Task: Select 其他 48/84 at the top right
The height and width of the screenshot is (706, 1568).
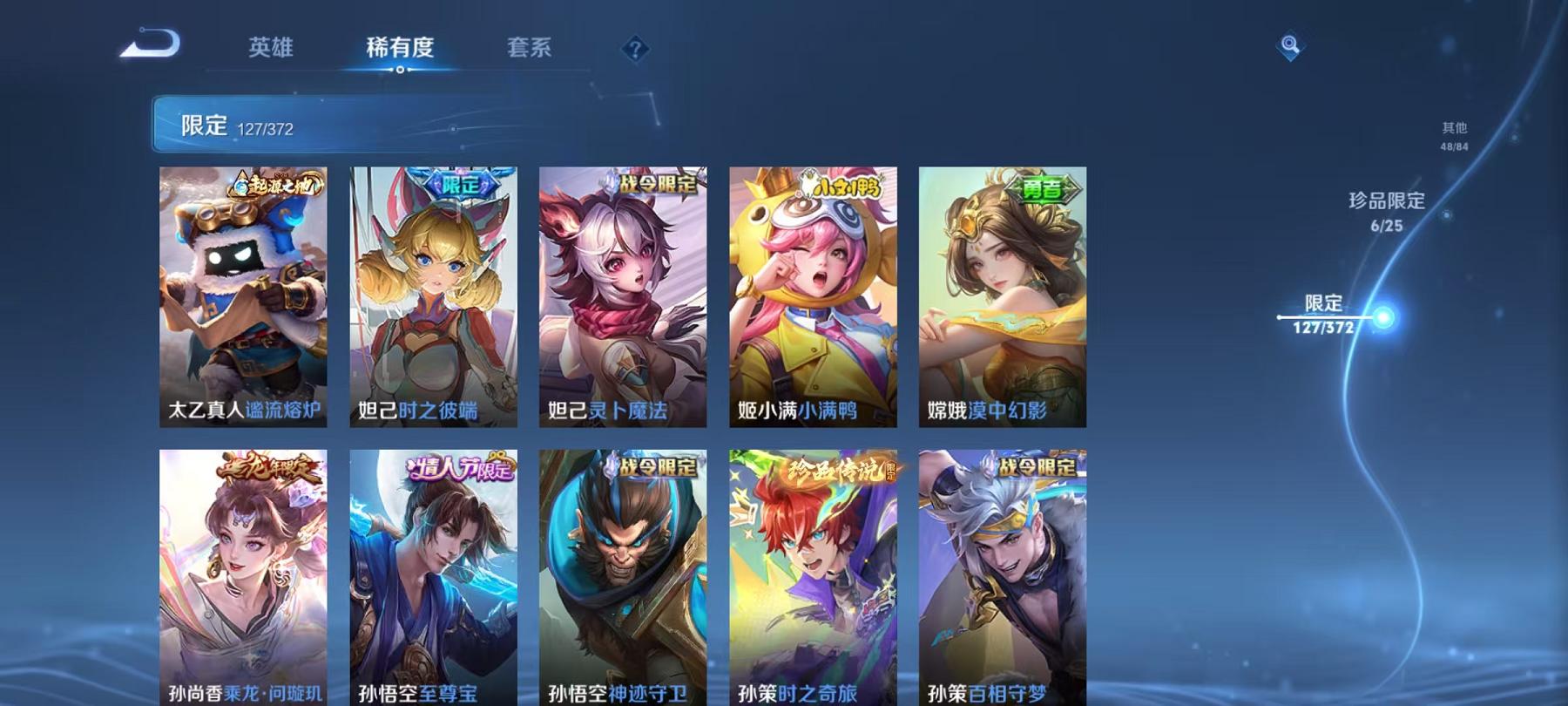Action: [1454, 132]
